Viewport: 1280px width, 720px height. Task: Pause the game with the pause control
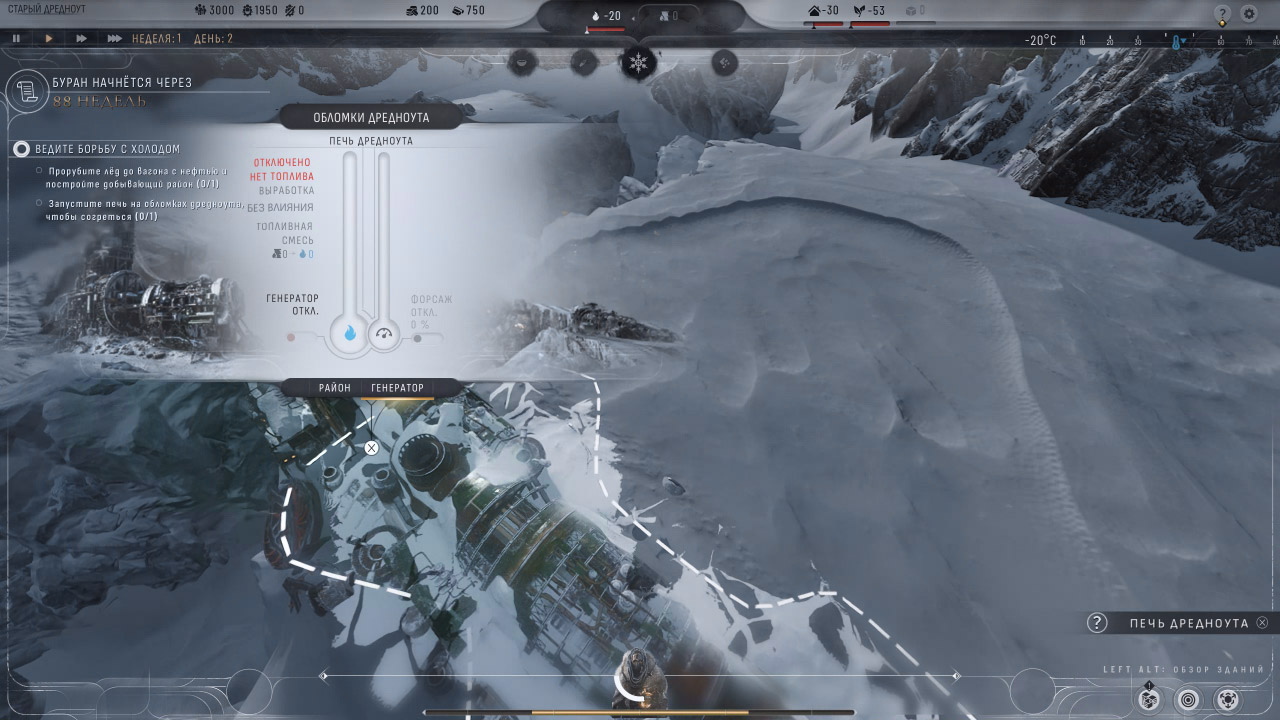tap(16, 38)
